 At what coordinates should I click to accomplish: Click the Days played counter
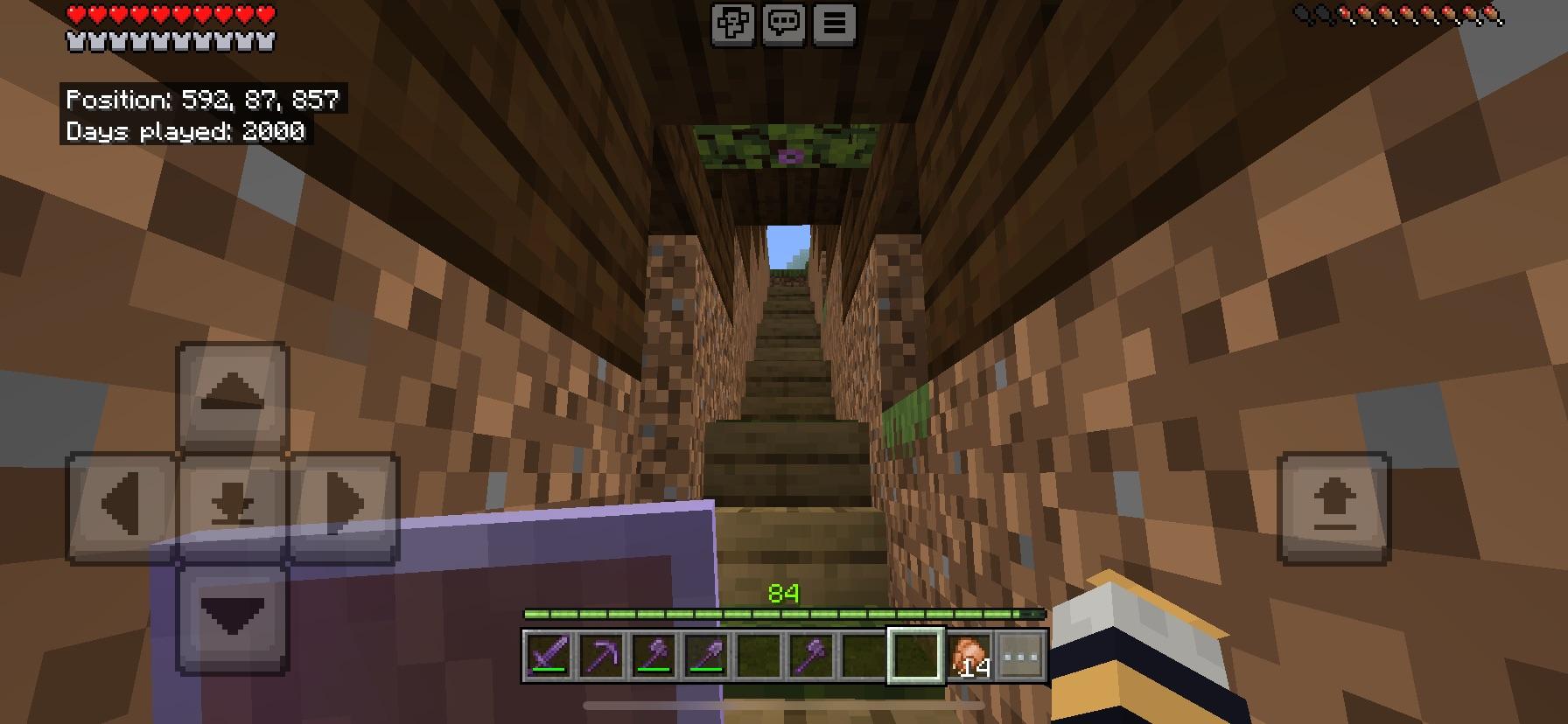tap(186, 132)
